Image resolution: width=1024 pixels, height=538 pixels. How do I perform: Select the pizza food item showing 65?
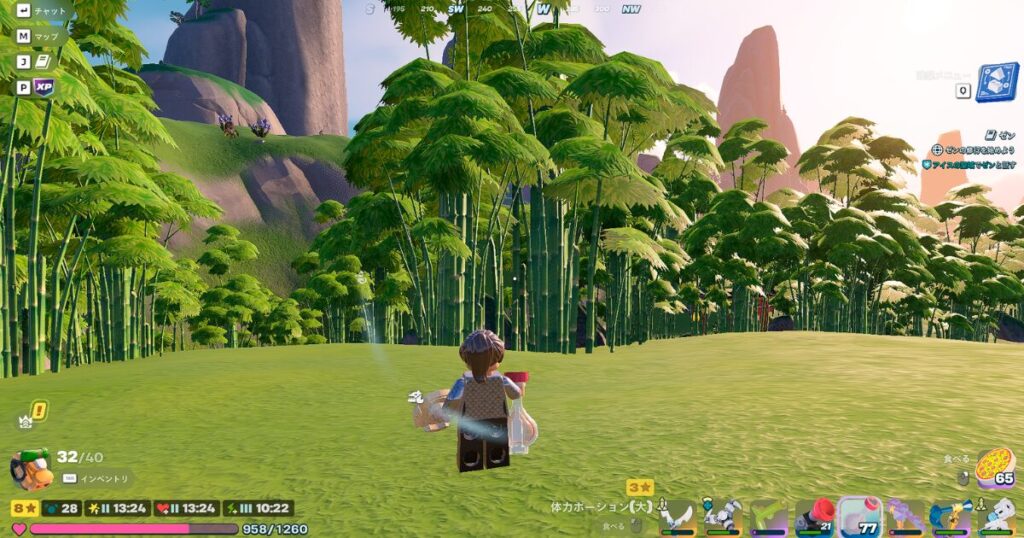click(994, 467)
